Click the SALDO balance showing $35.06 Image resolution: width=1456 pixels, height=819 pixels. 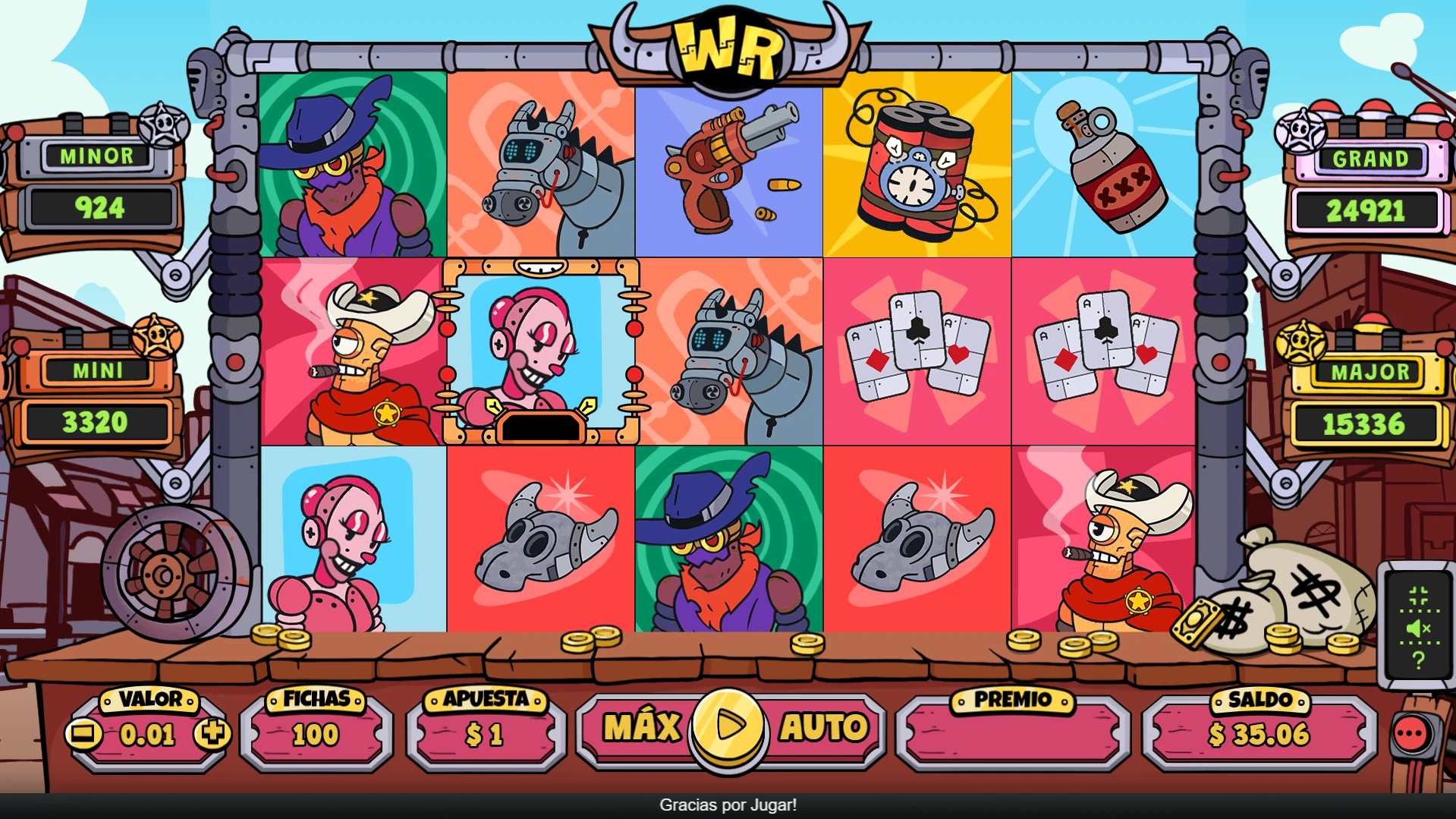point(1259,734)
